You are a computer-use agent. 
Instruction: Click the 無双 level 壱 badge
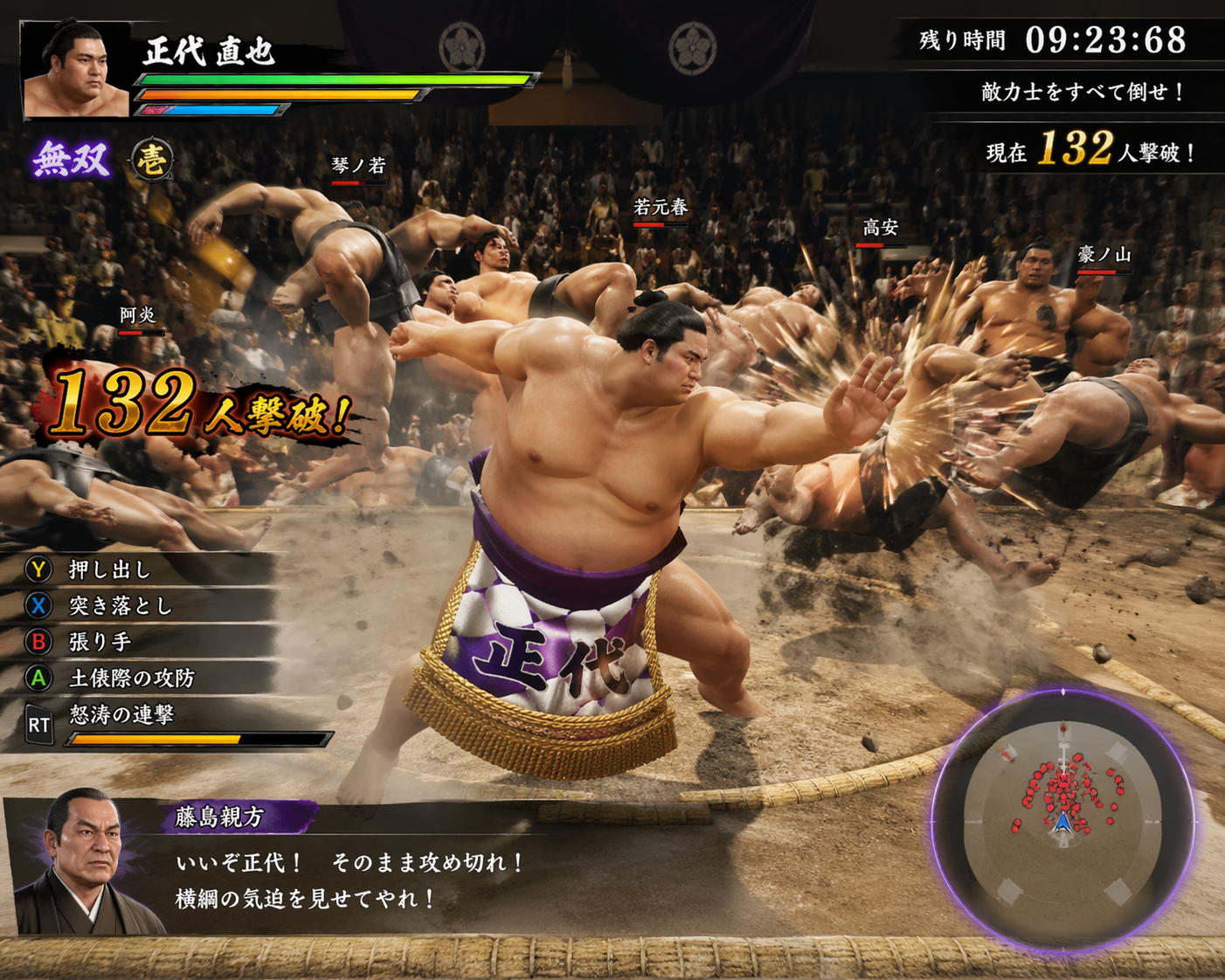tap(152, 161)
